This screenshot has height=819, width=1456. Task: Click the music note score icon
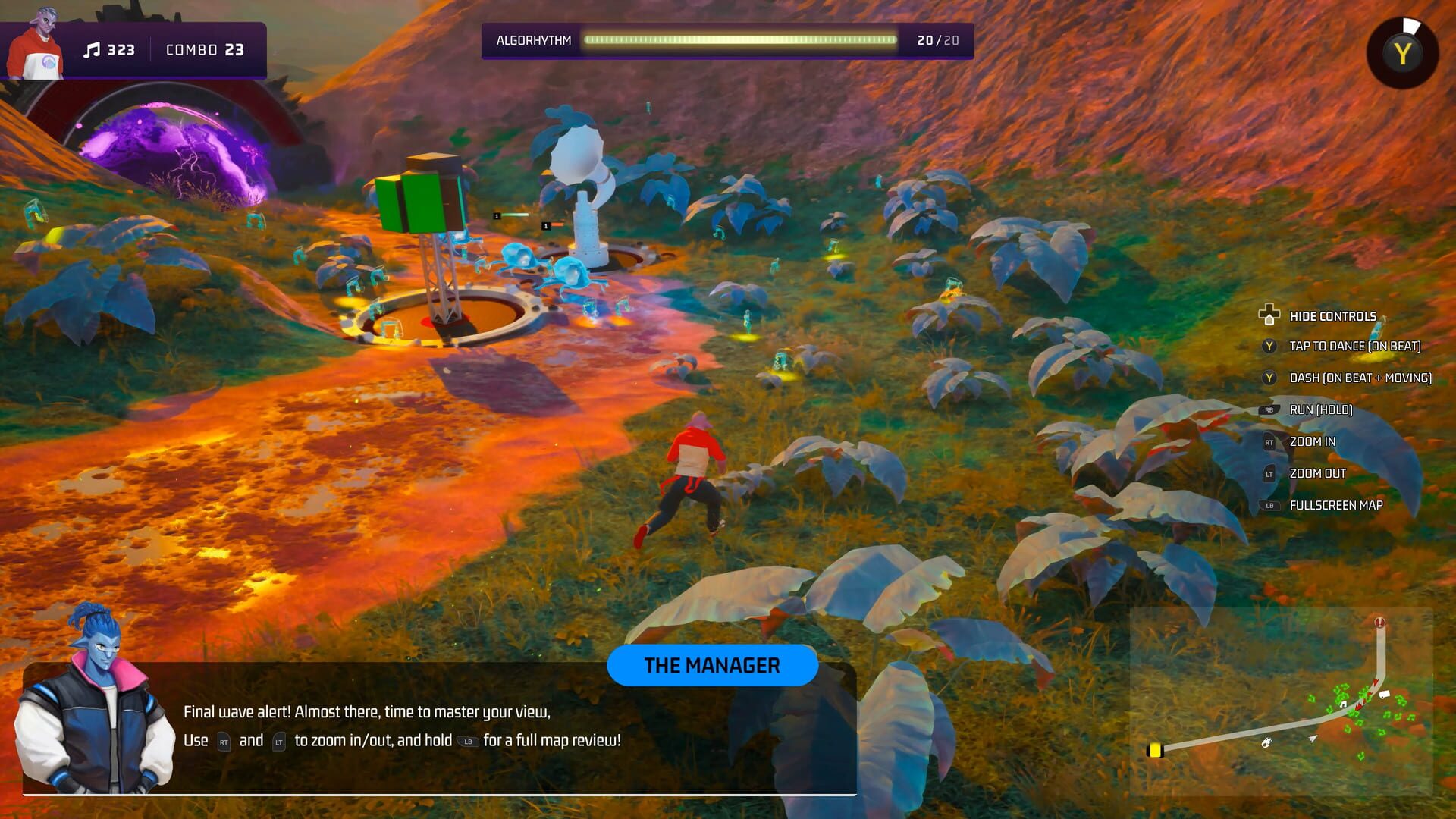coord(93,50)
